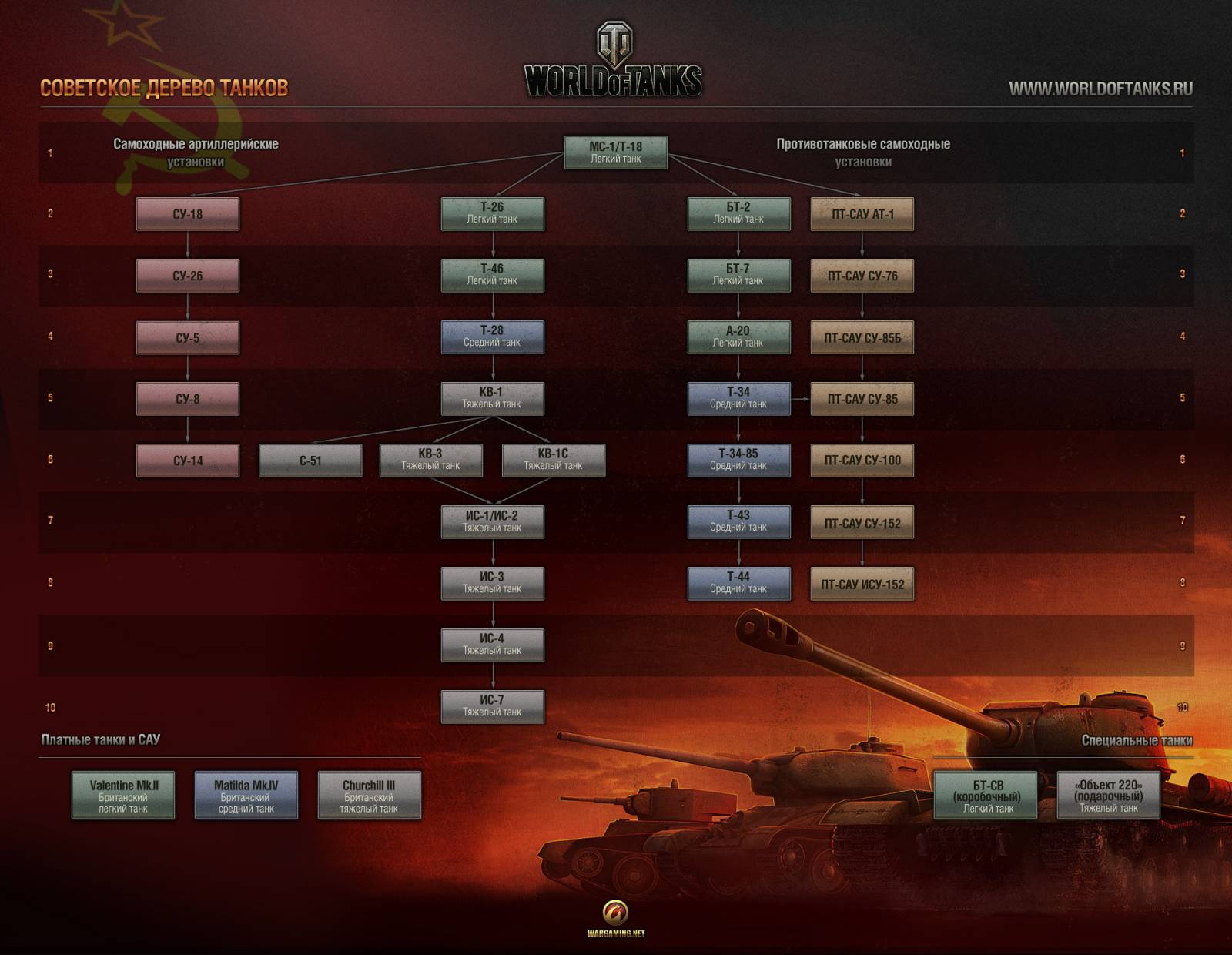This screenshot has height=955, width=1232.
Task: Choose the КВ-1 heavy tank
Action: click(x=492, y=398)
